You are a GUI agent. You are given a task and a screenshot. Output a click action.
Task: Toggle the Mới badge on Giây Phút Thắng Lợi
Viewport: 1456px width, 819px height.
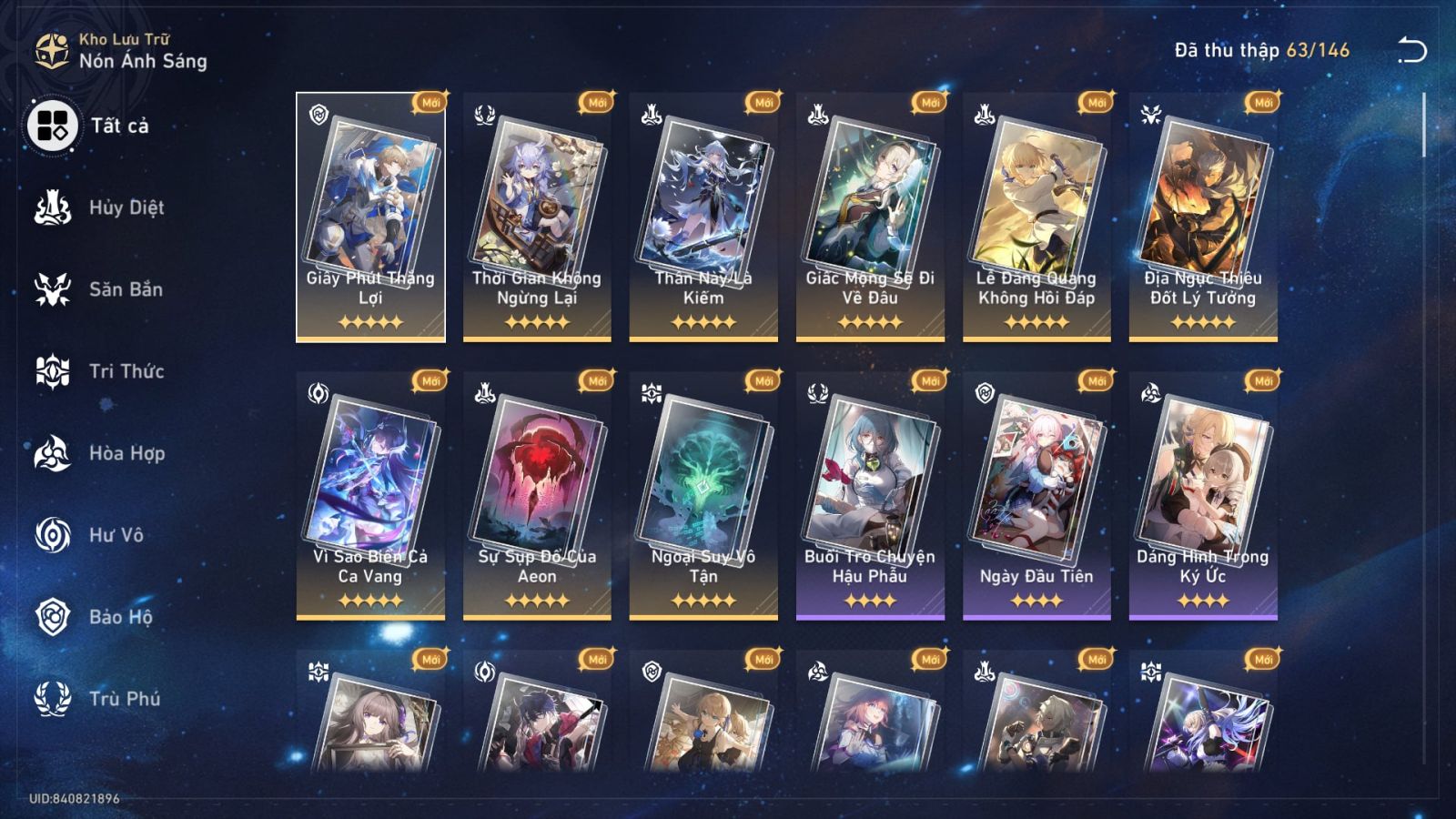pyautogui.click(x=430, y=103)
